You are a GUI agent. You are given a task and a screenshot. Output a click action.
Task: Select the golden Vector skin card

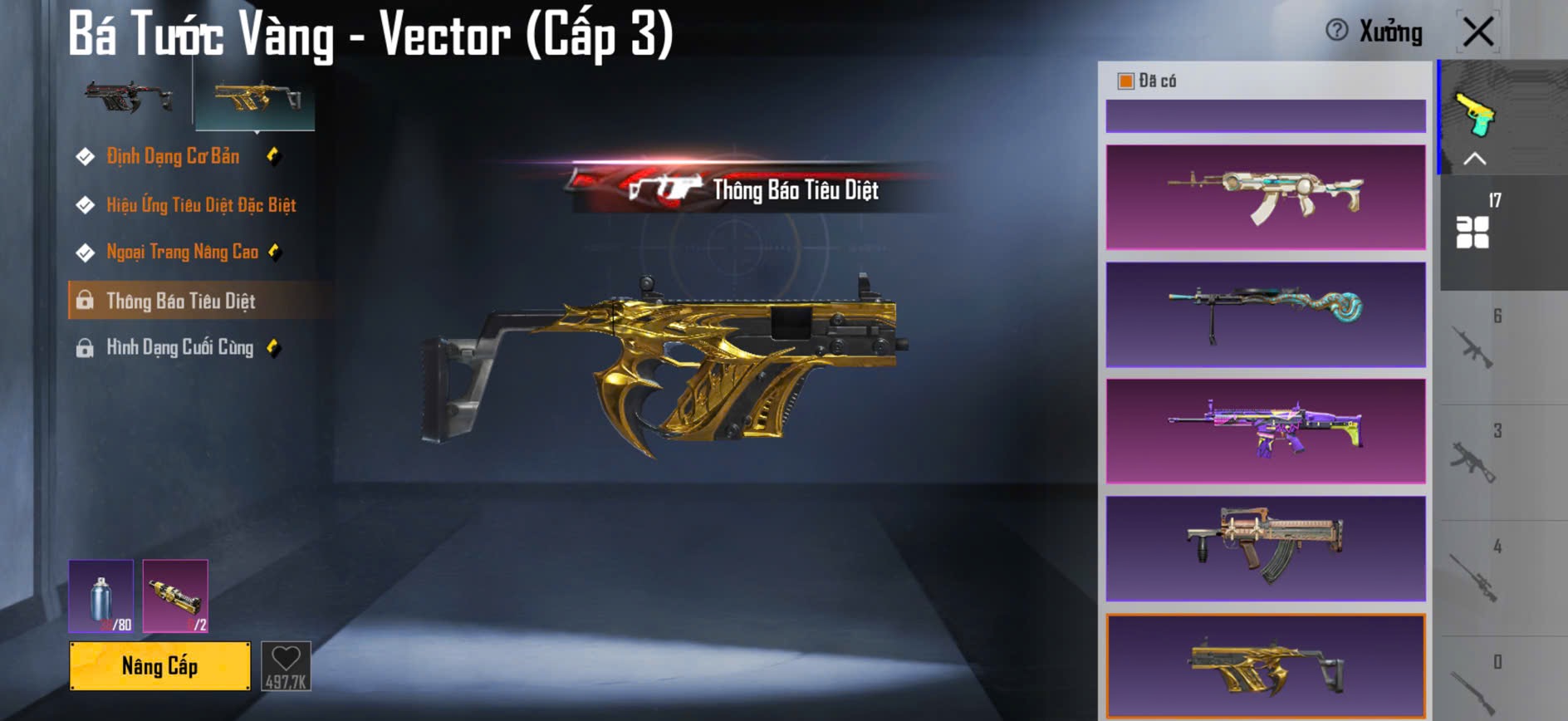(x=1265, y=666)
